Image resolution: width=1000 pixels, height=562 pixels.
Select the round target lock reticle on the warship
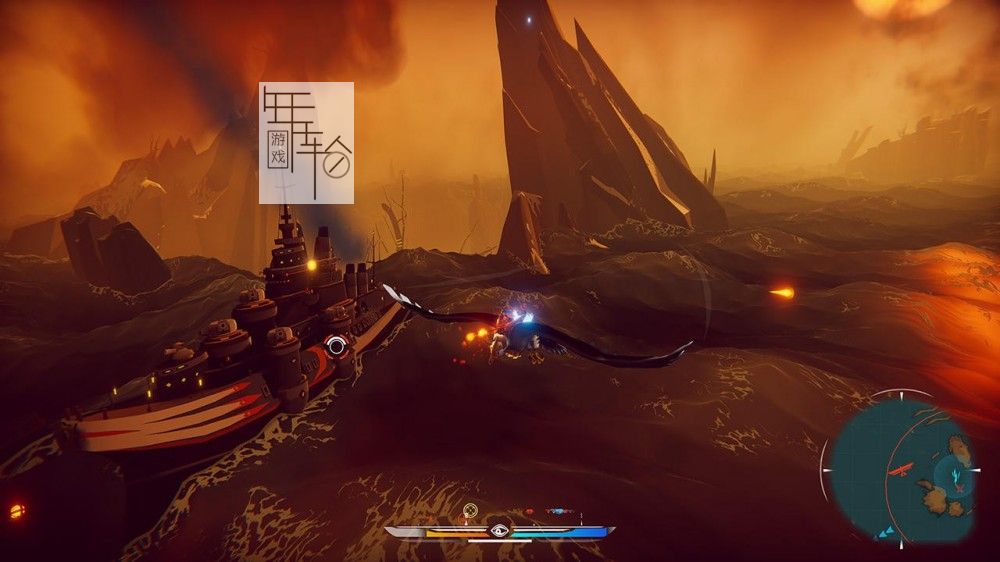(x=337, y=346)
